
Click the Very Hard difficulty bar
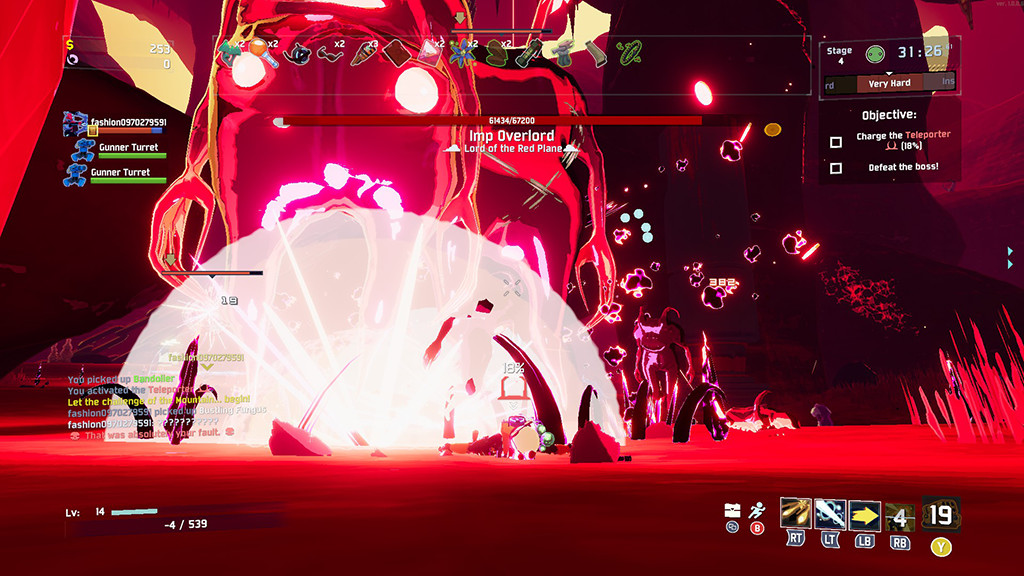(889, 83)
